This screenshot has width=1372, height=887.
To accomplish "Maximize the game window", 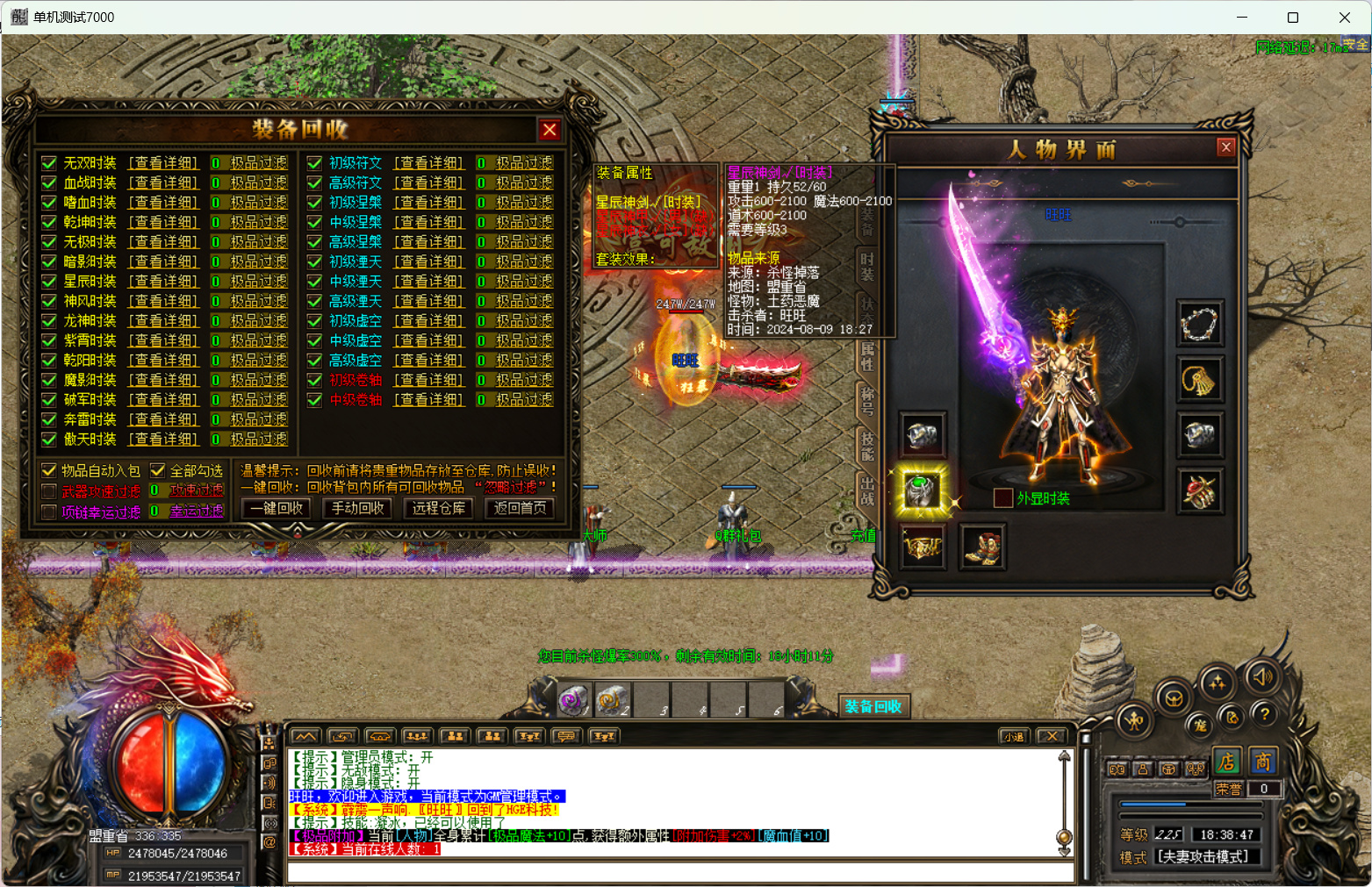I will coord(1292,18).
